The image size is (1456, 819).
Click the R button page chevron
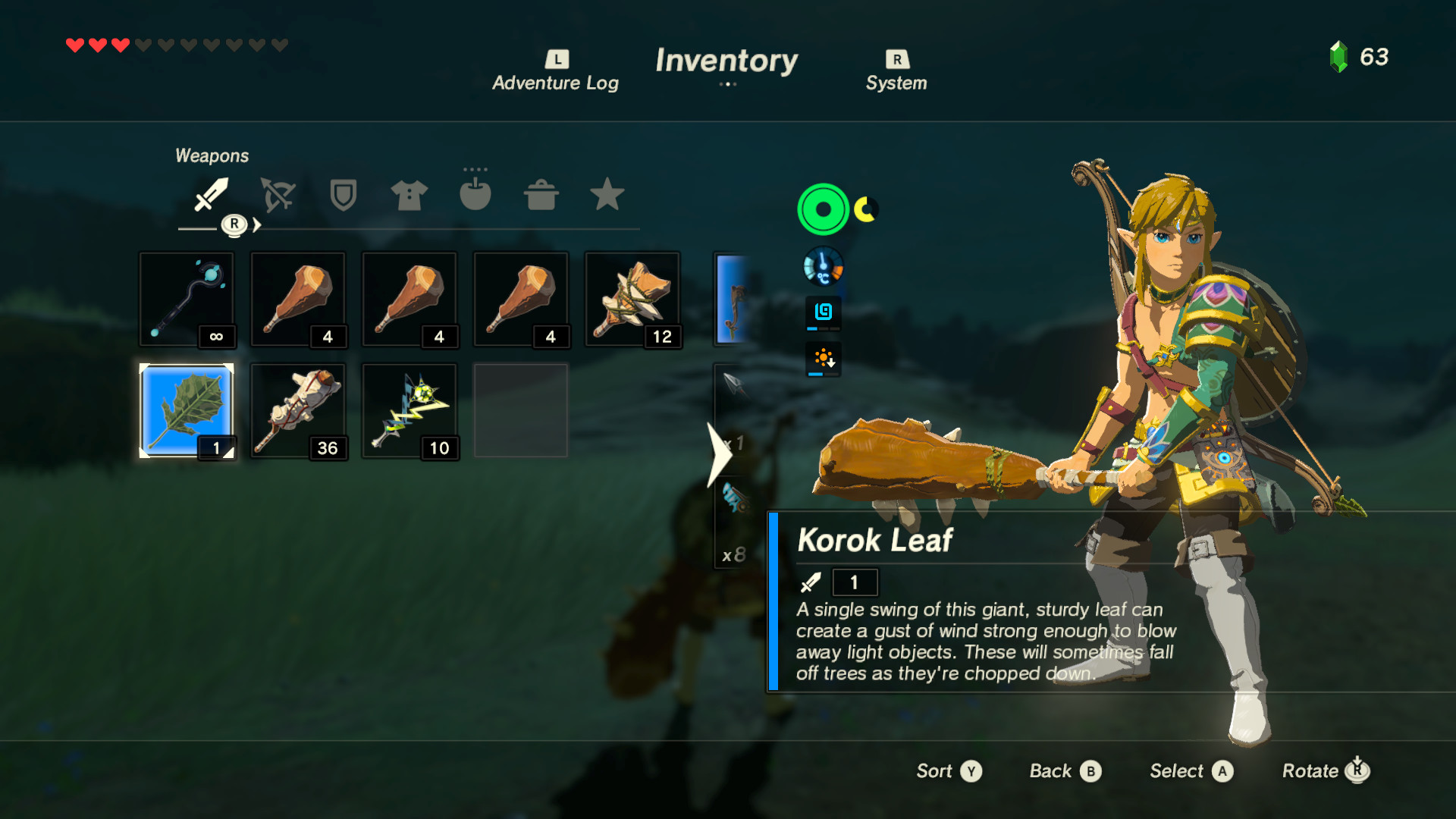tap(235, 224)
